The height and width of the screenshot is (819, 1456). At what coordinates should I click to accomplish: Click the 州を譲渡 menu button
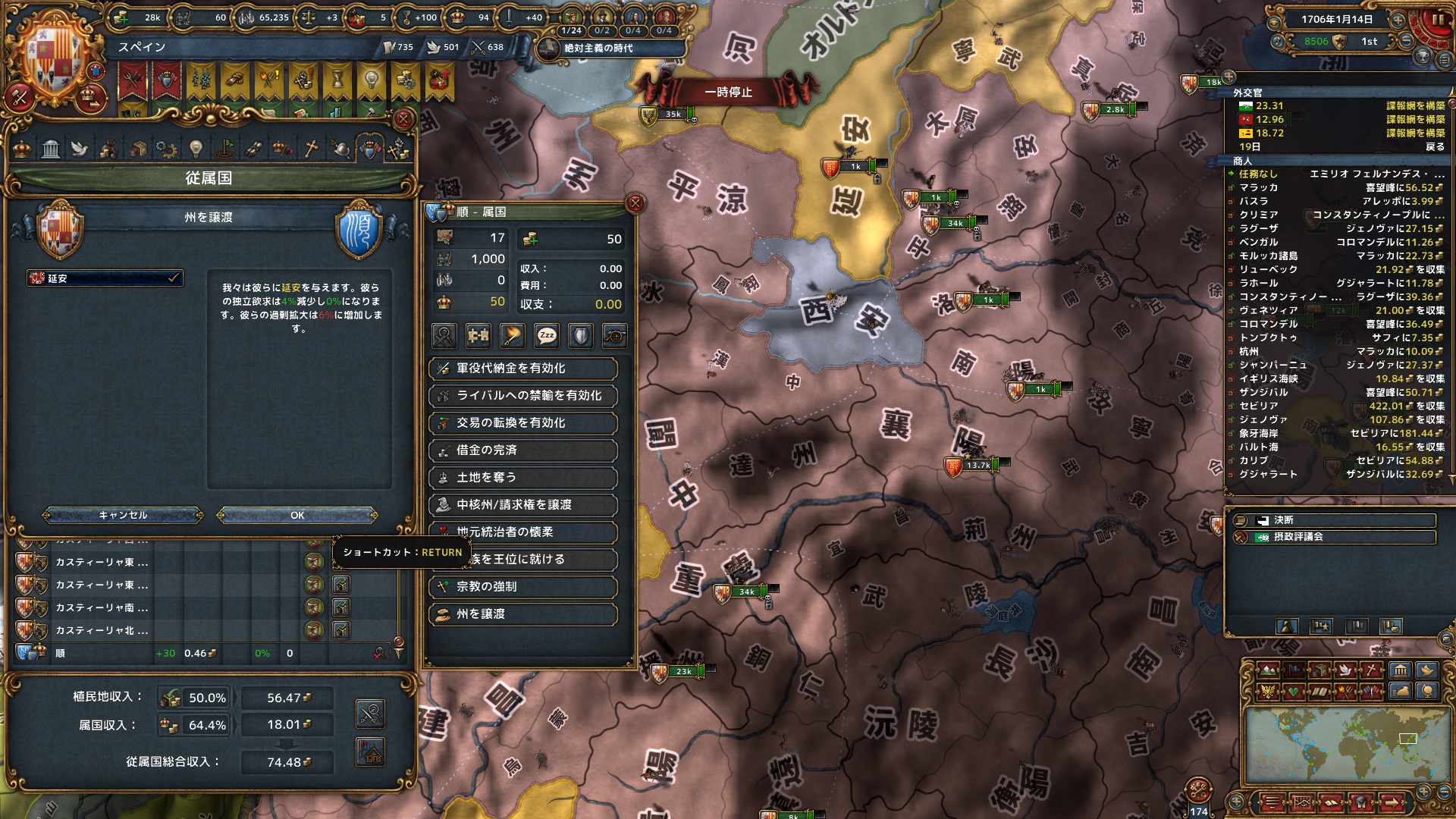[x=523, y=614]
